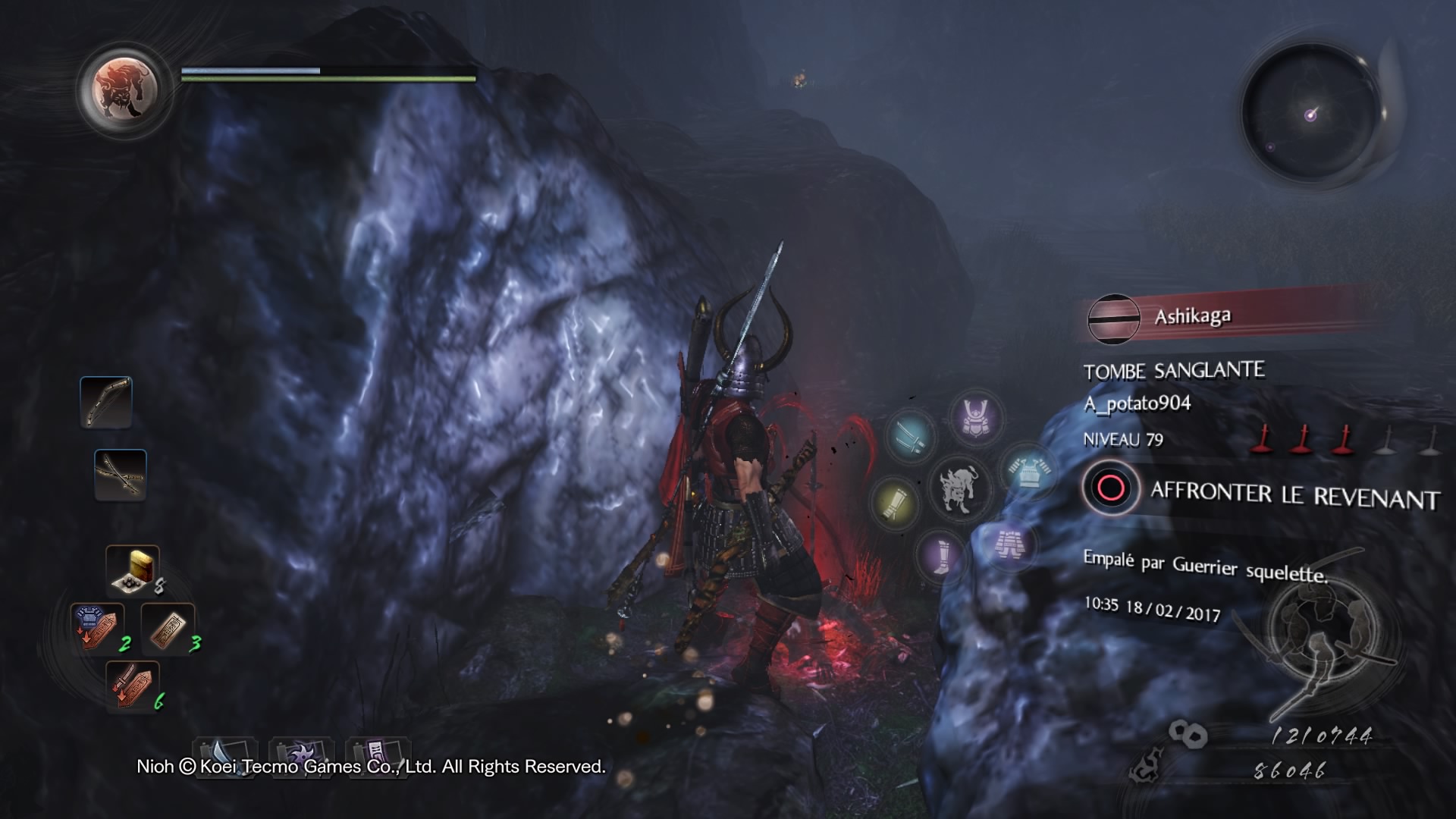
Task: Inspect the revenant's waist armor icon
Action: coord(1010,544)
